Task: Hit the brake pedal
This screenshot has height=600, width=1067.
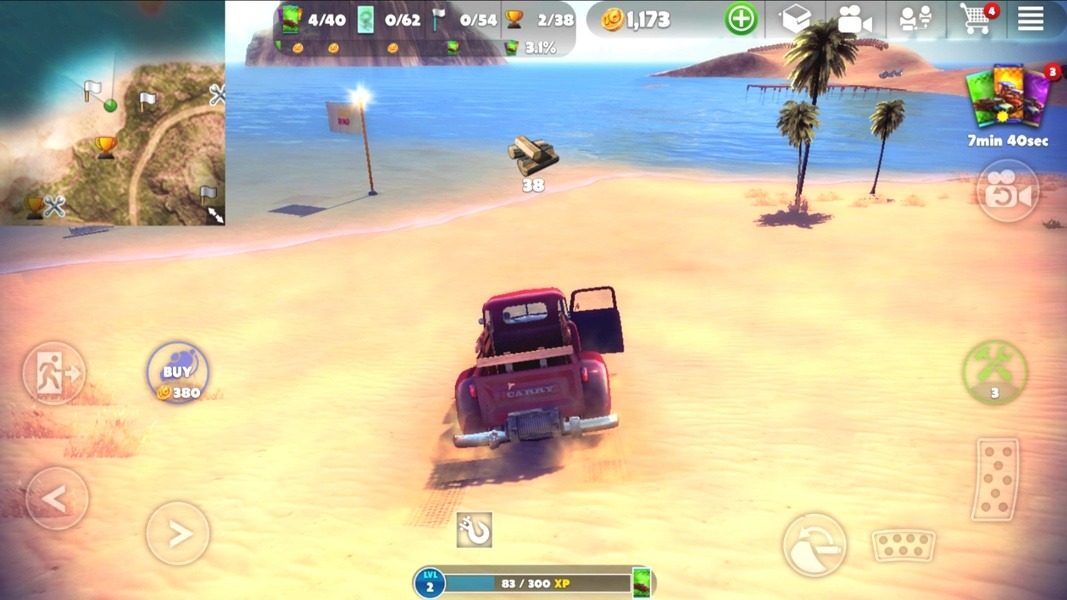Action: tap(904, 545)
